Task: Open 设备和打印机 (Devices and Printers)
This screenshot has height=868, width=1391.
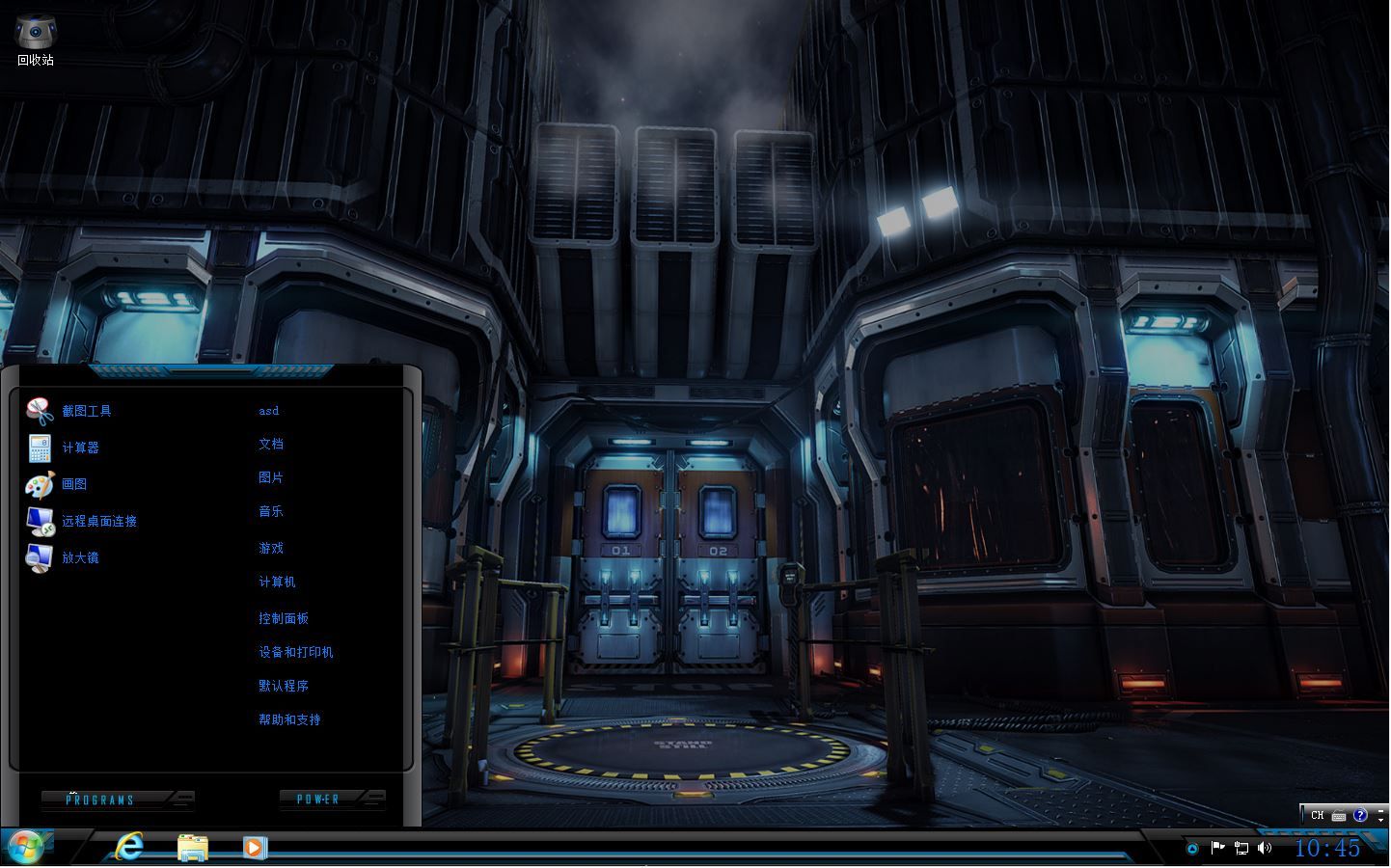Action: coord(296,652)
